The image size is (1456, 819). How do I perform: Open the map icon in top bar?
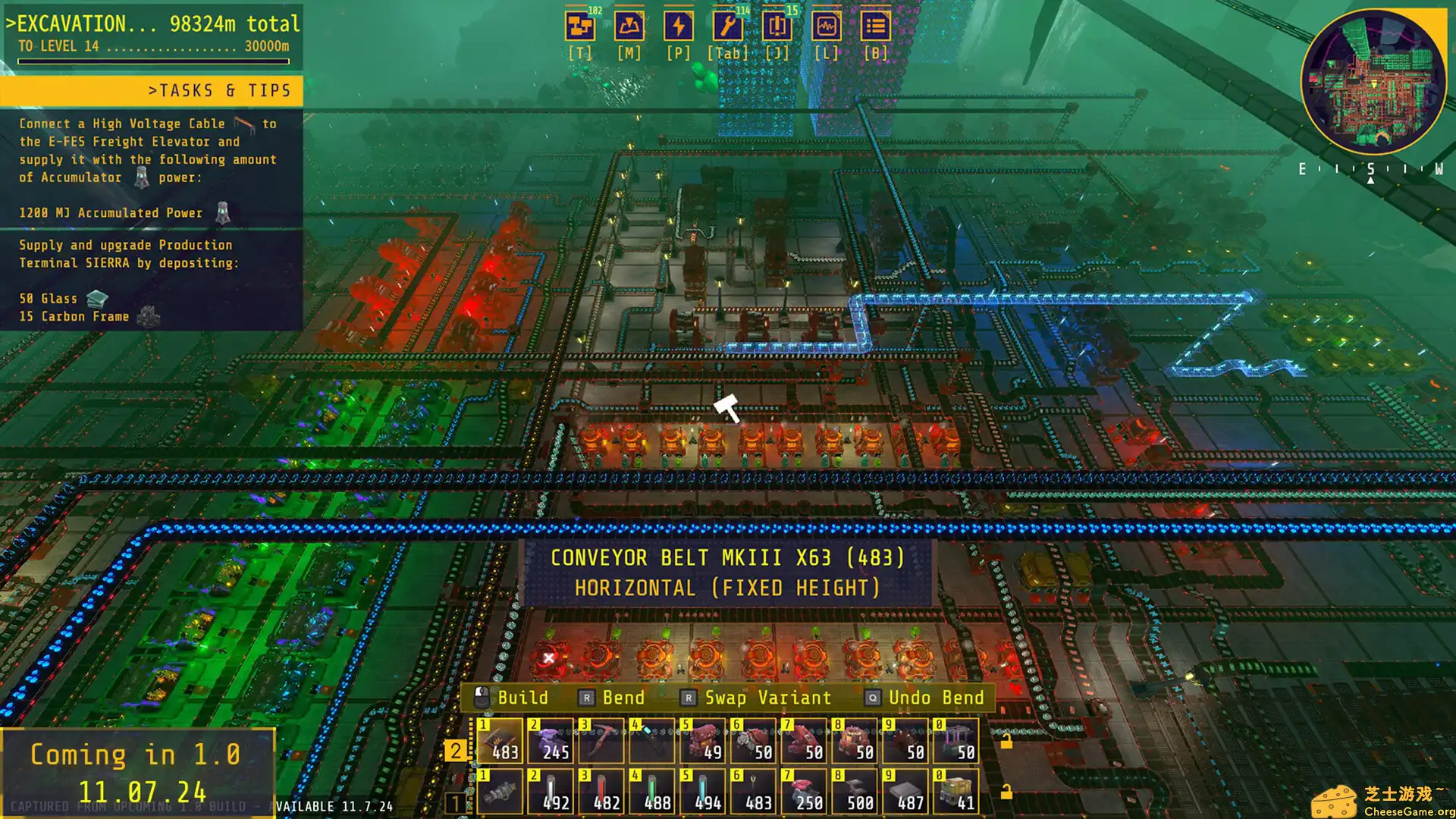click(x=629, y=27)
